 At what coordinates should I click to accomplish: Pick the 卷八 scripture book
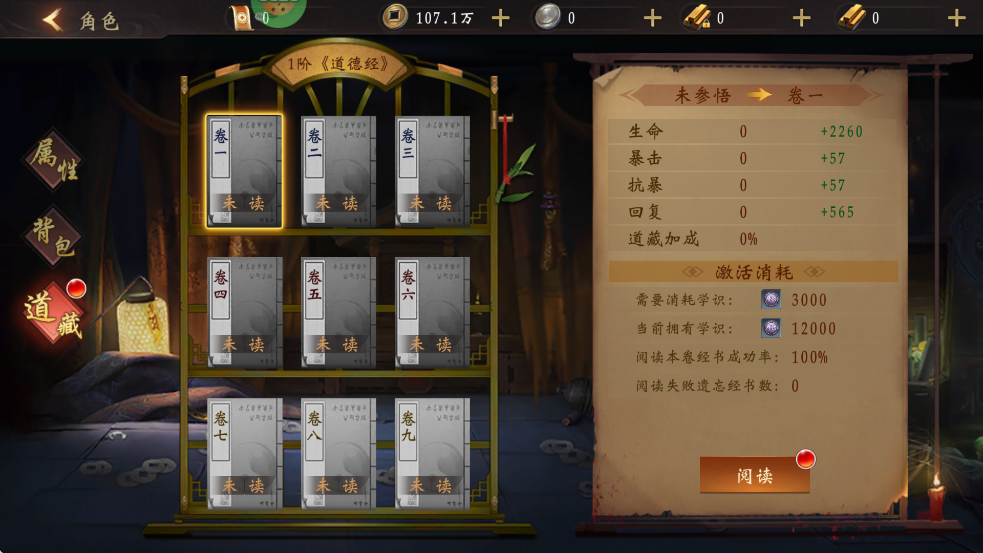point(338,453)
